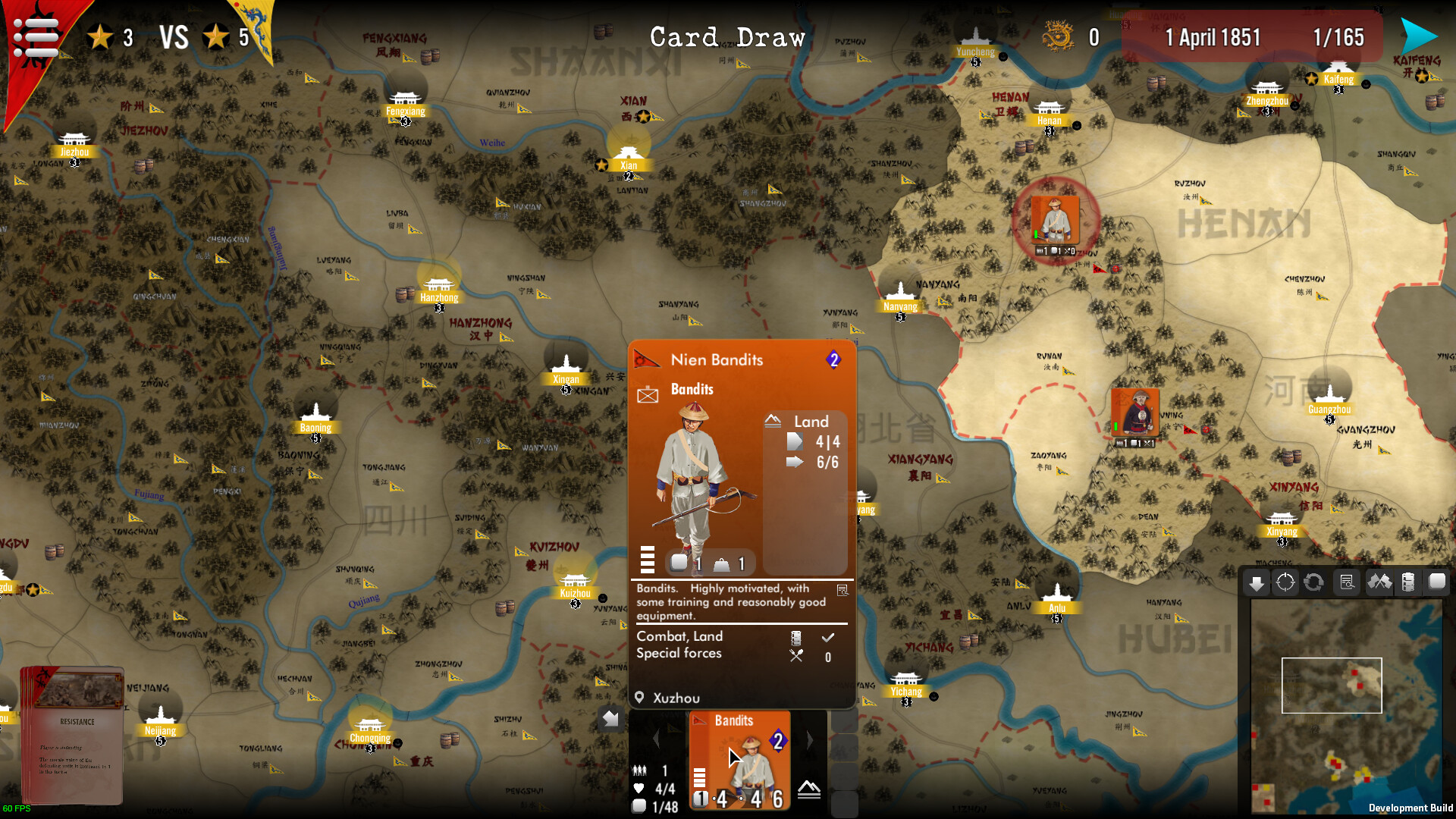Click the circular cycle arrows button
The image size is (1456, 819).
coord(1314,582)
